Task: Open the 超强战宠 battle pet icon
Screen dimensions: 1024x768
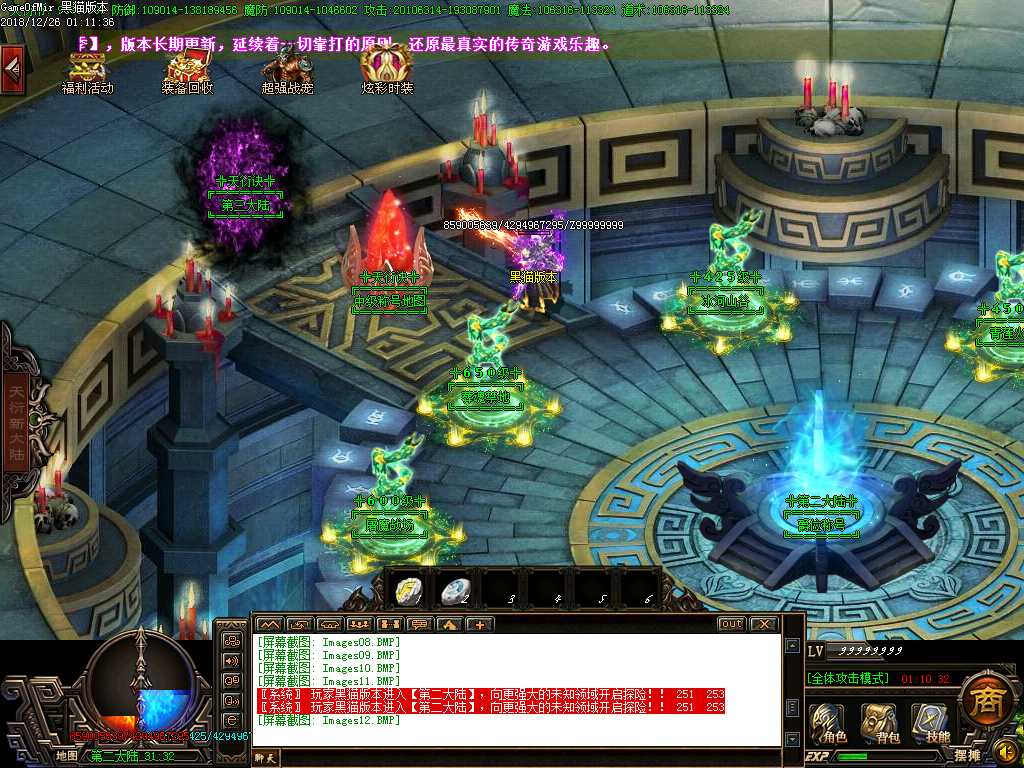Action: click(287, 70)
